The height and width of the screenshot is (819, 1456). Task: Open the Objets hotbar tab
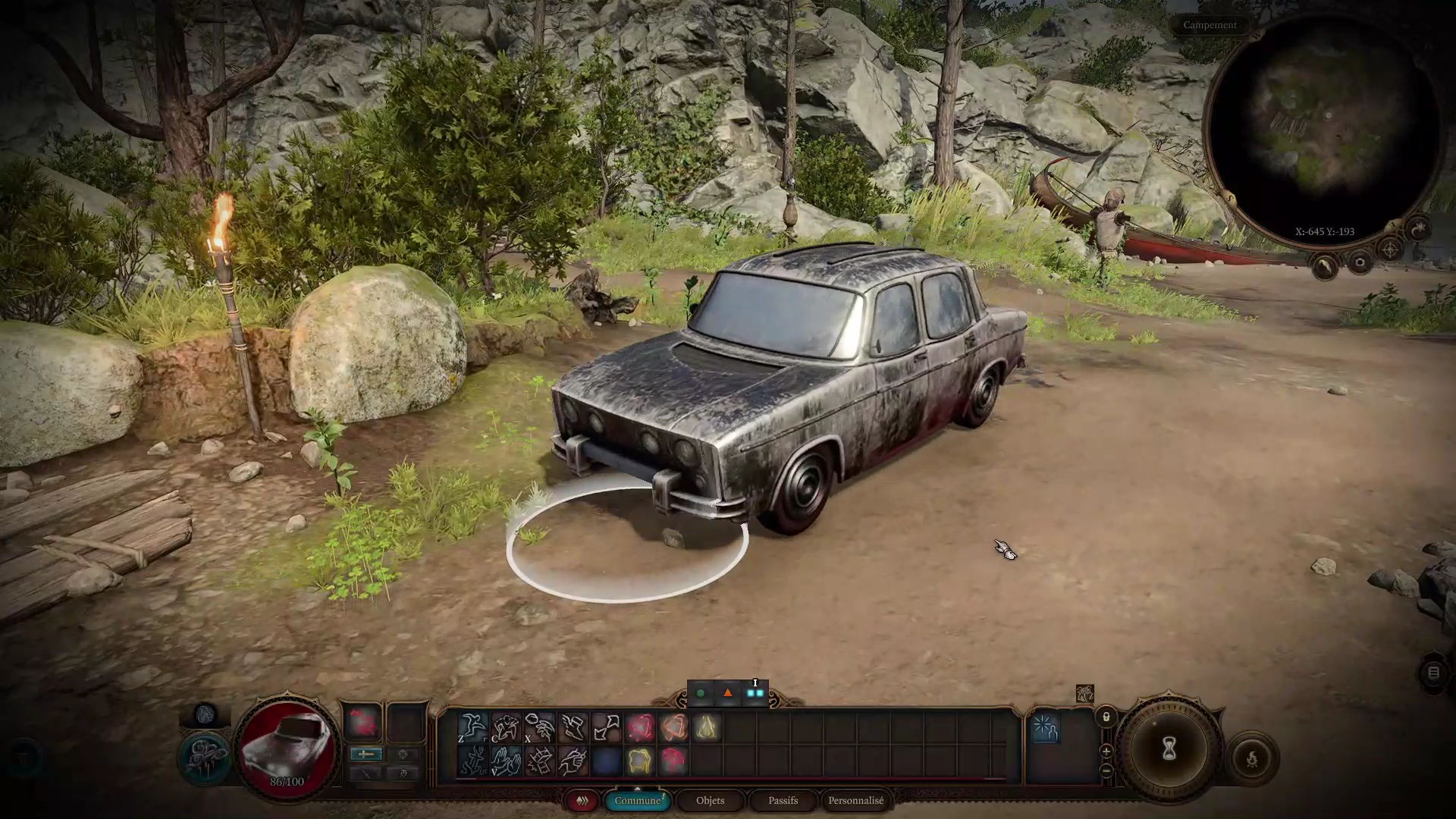pyautogui.click(x=710, y=801)
